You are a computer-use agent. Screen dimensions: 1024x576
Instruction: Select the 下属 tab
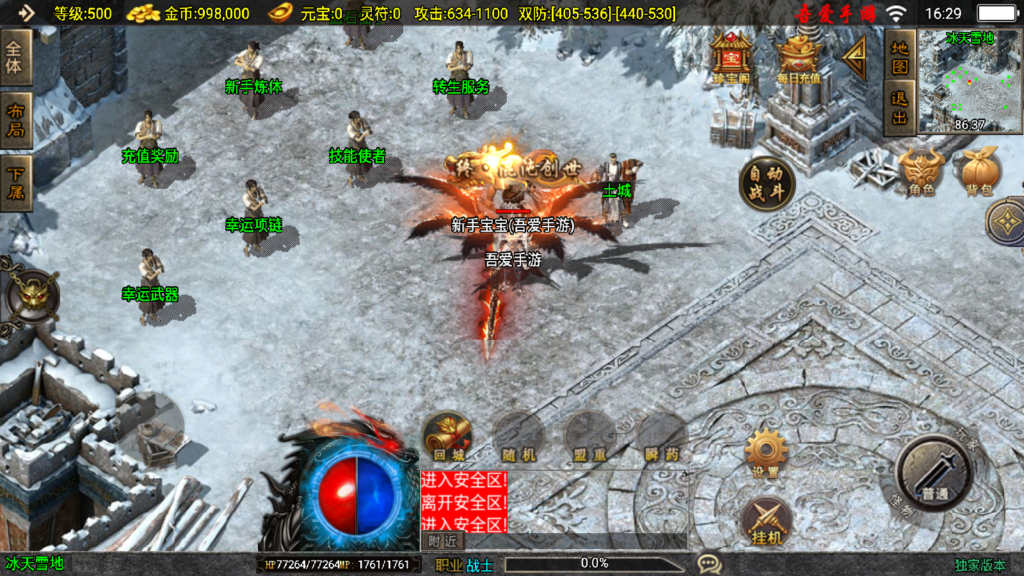point(16,183)
